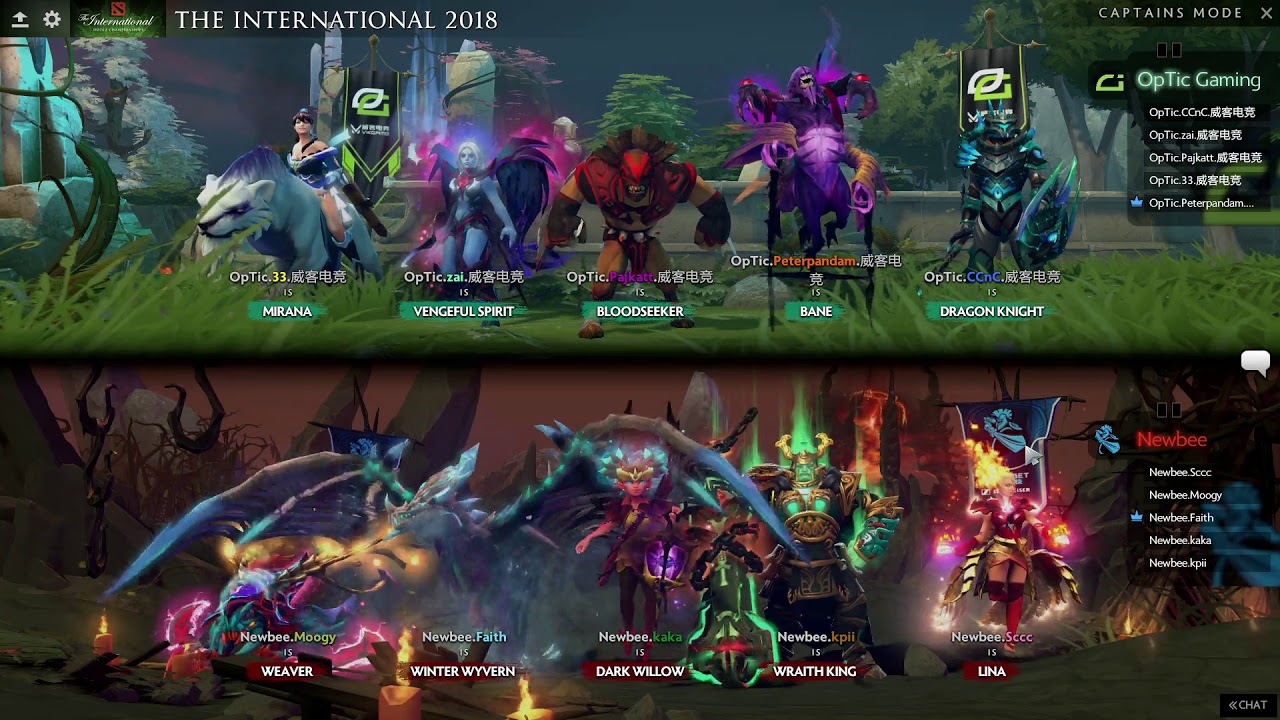Select Newbee.kaka in the player list
The width and height of the screenshot is (1280, 720).
pos(1180,540)
